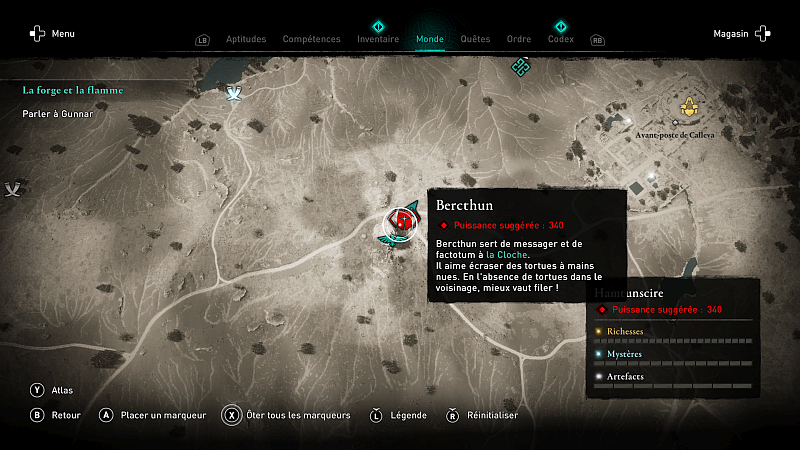Show the Codex tab
Image resolution: width=800 pixels, height=450 pixels.
coord(561,39)
